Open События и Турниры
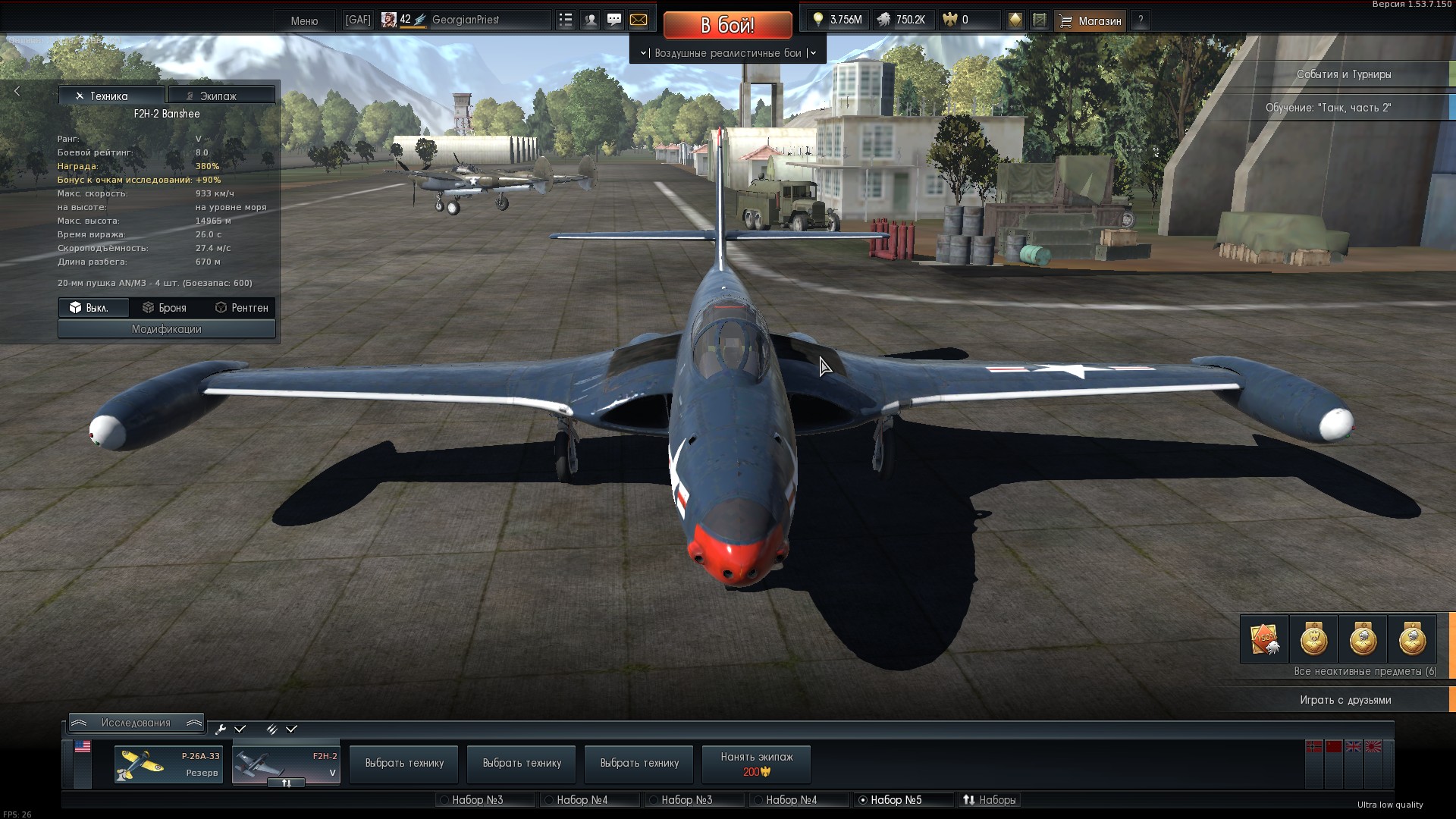1456x819 pixels. (x=1343, y=74)
